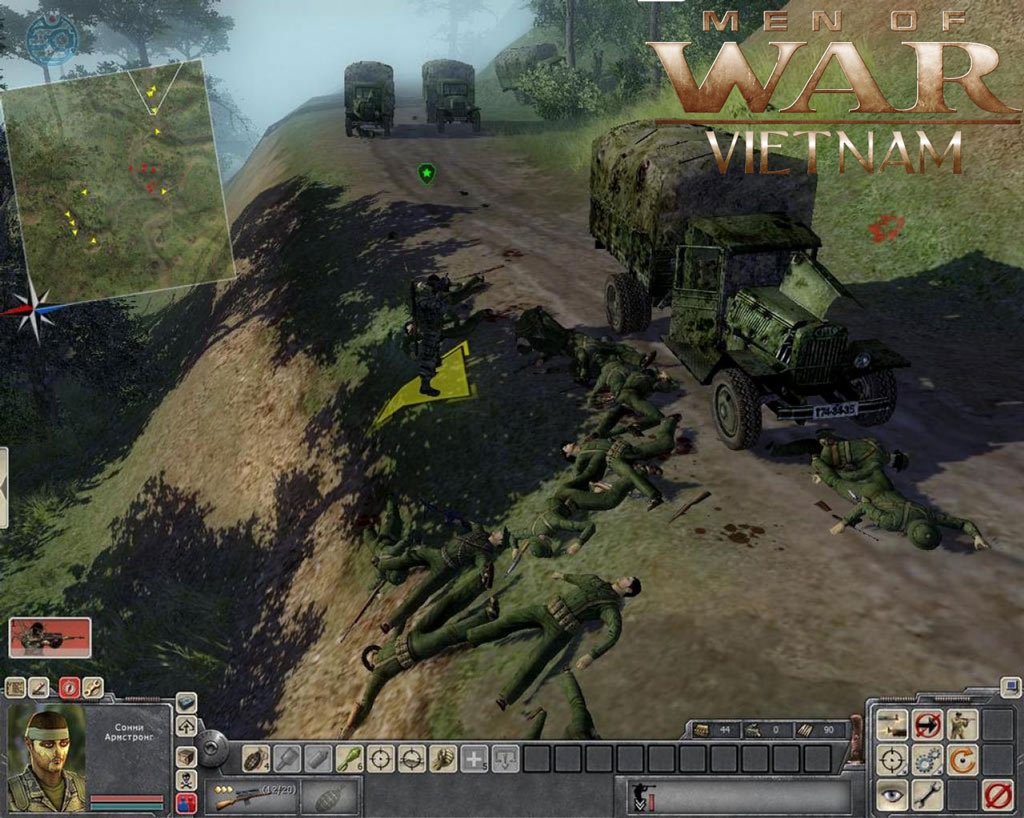Select Sonny Armstrong's portrait

coord(46,759)
